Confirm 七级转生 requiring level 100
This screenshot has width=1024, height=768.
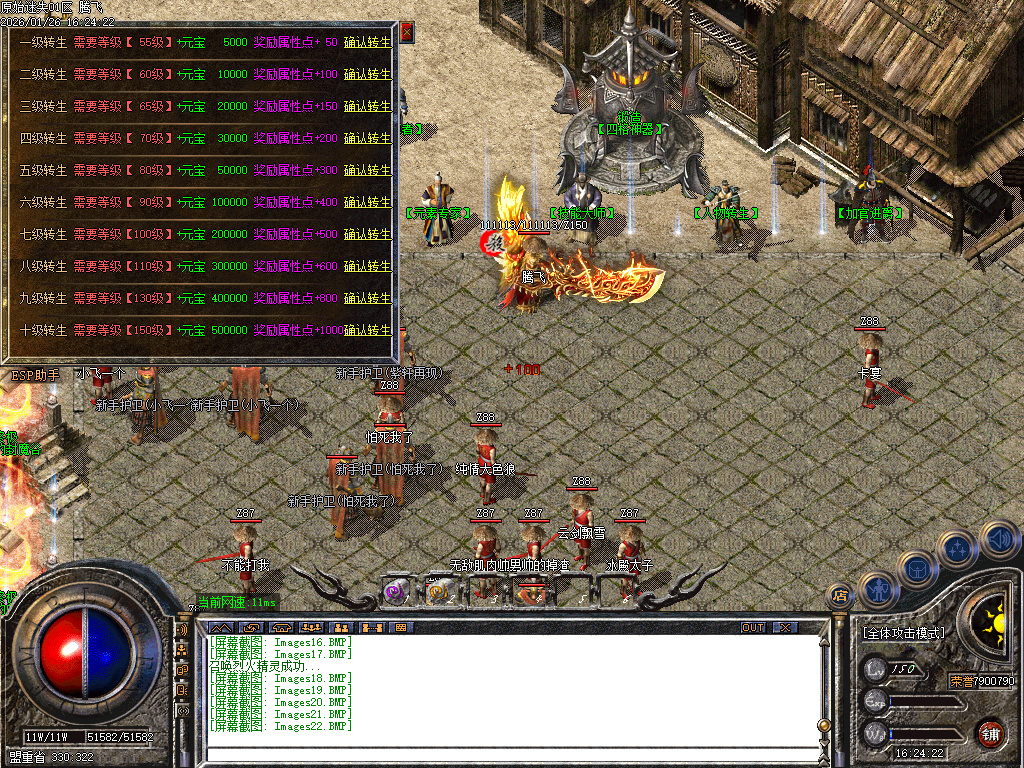pyautogui.click(x=367, y=234)
